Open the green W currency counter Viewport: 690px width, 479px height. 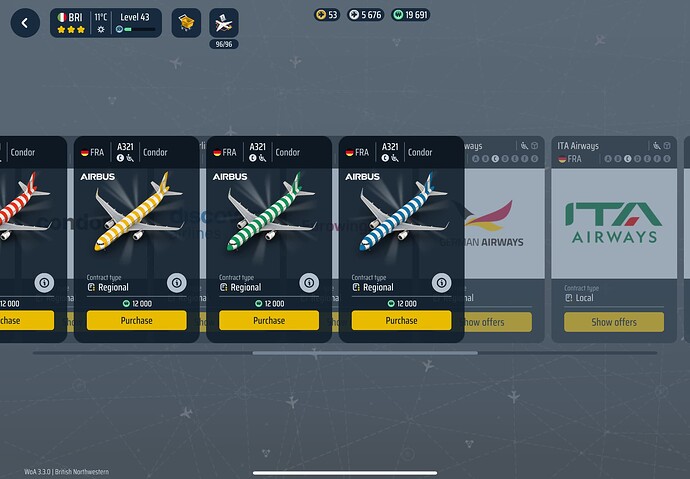pyautogui.click(x=410, y=15)
